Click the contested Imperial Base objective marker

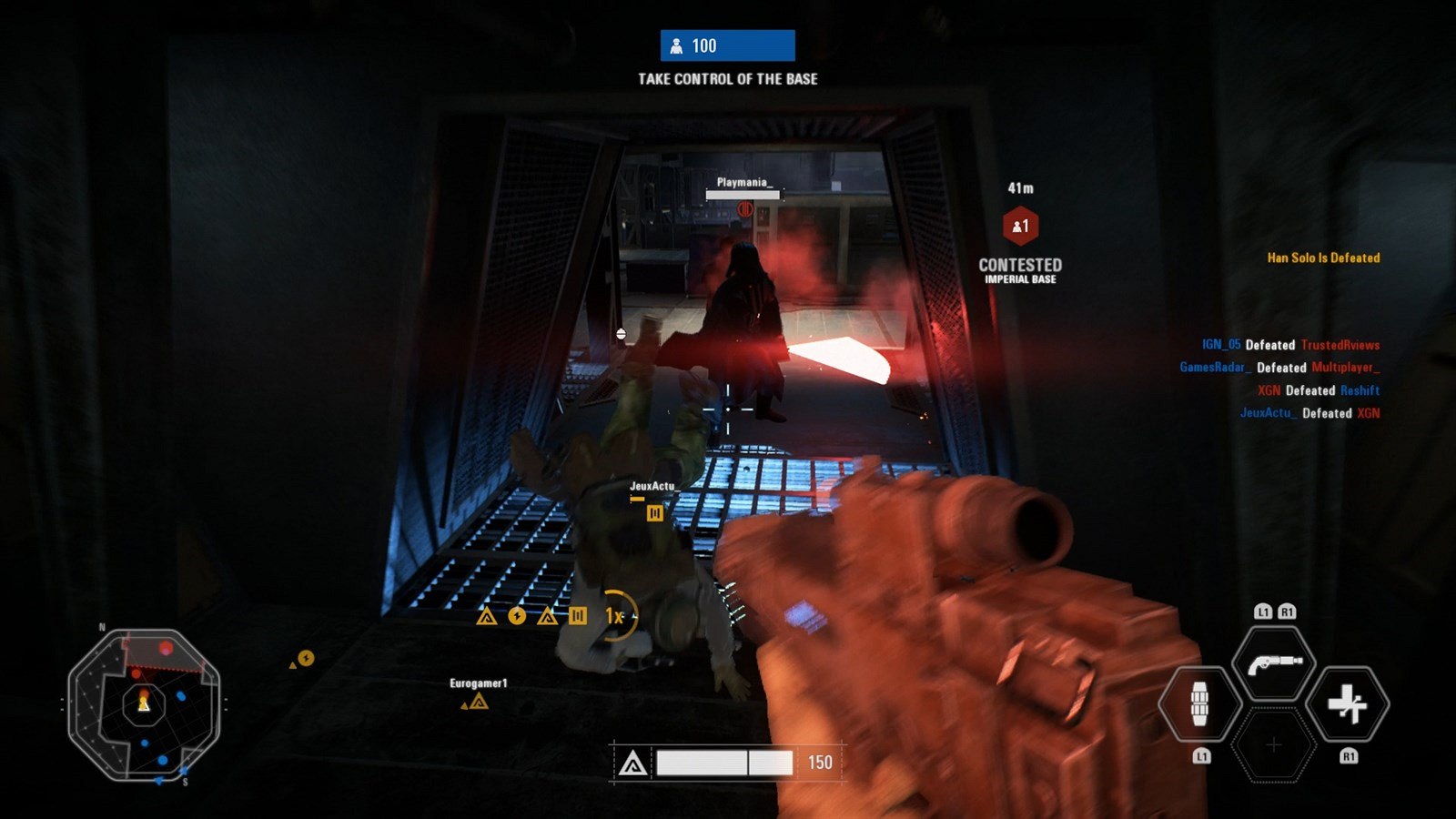(1020, 227)
